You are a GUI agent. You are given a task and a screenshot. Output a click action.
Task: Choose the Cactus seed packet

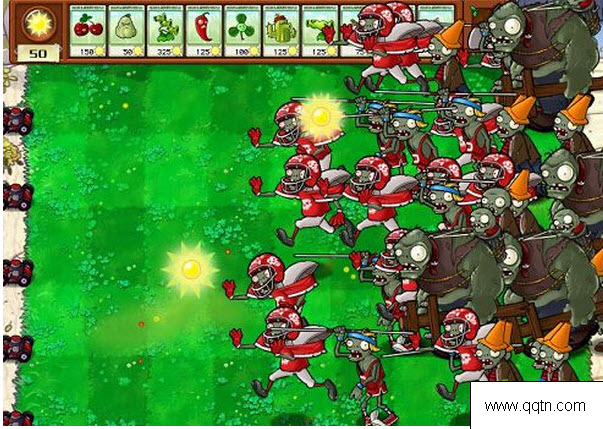(x=282, y=30)
